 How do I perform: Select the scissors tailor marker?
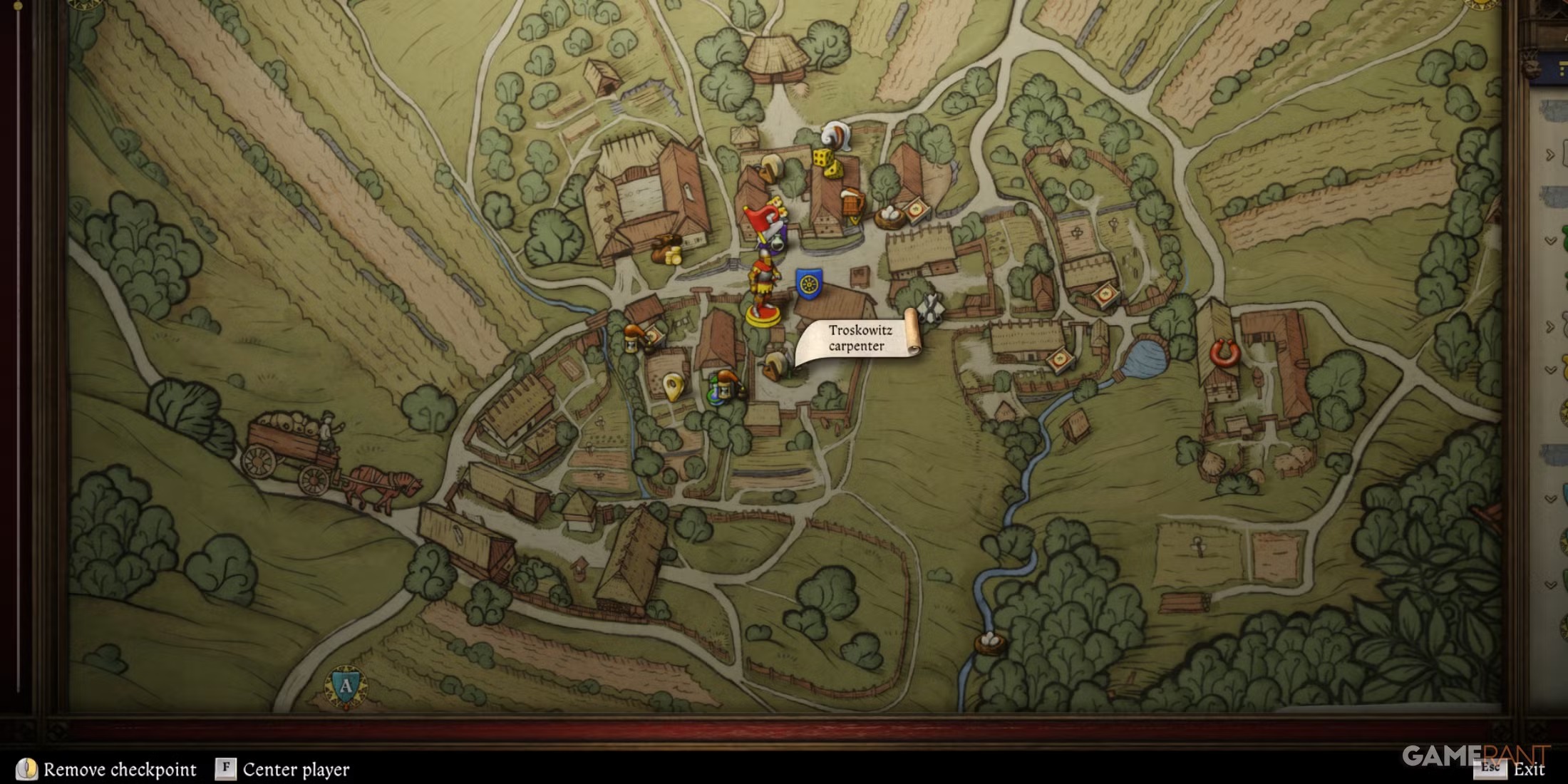pyautogui.click(x=929, y=308)
